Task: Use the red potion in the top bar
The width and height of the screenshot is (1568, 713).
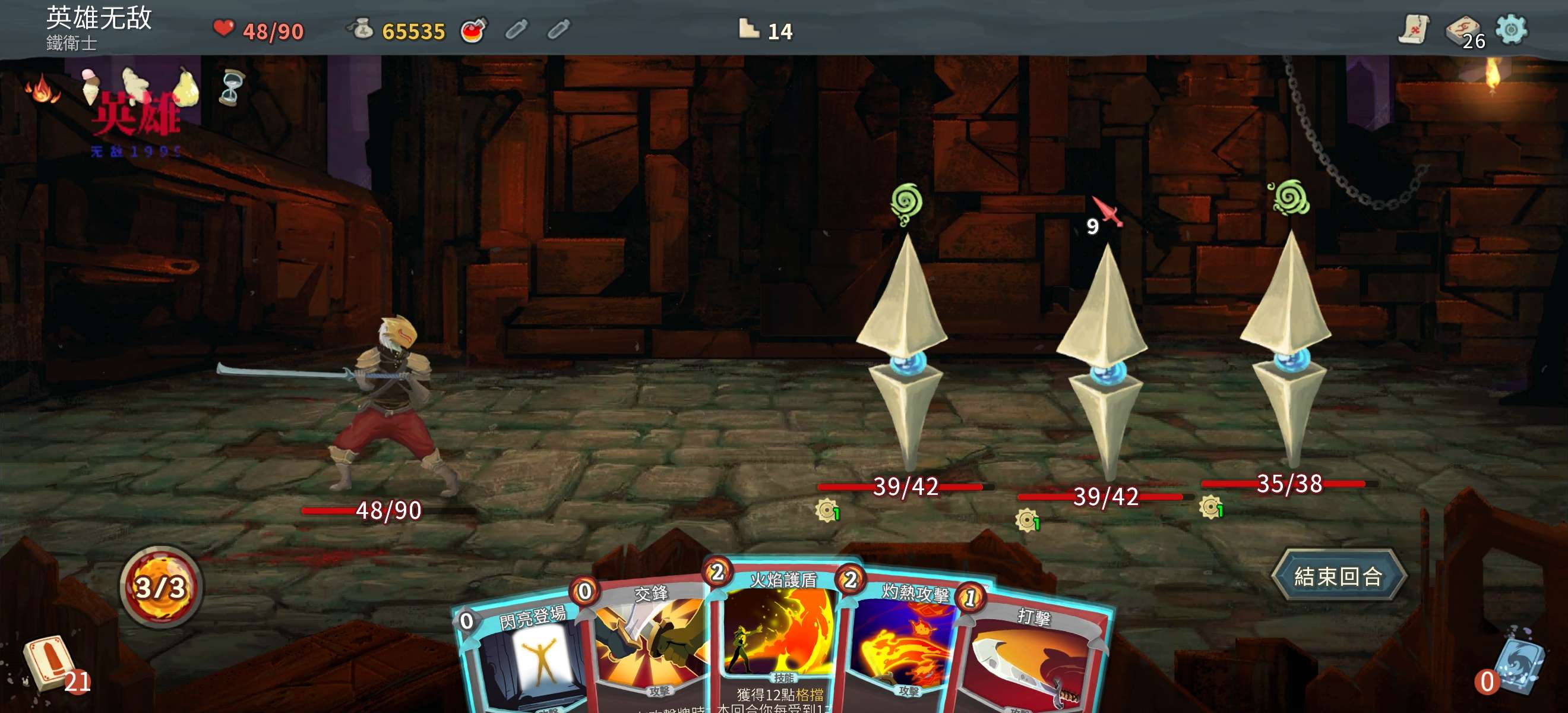Action: click(x=473, y=30)
